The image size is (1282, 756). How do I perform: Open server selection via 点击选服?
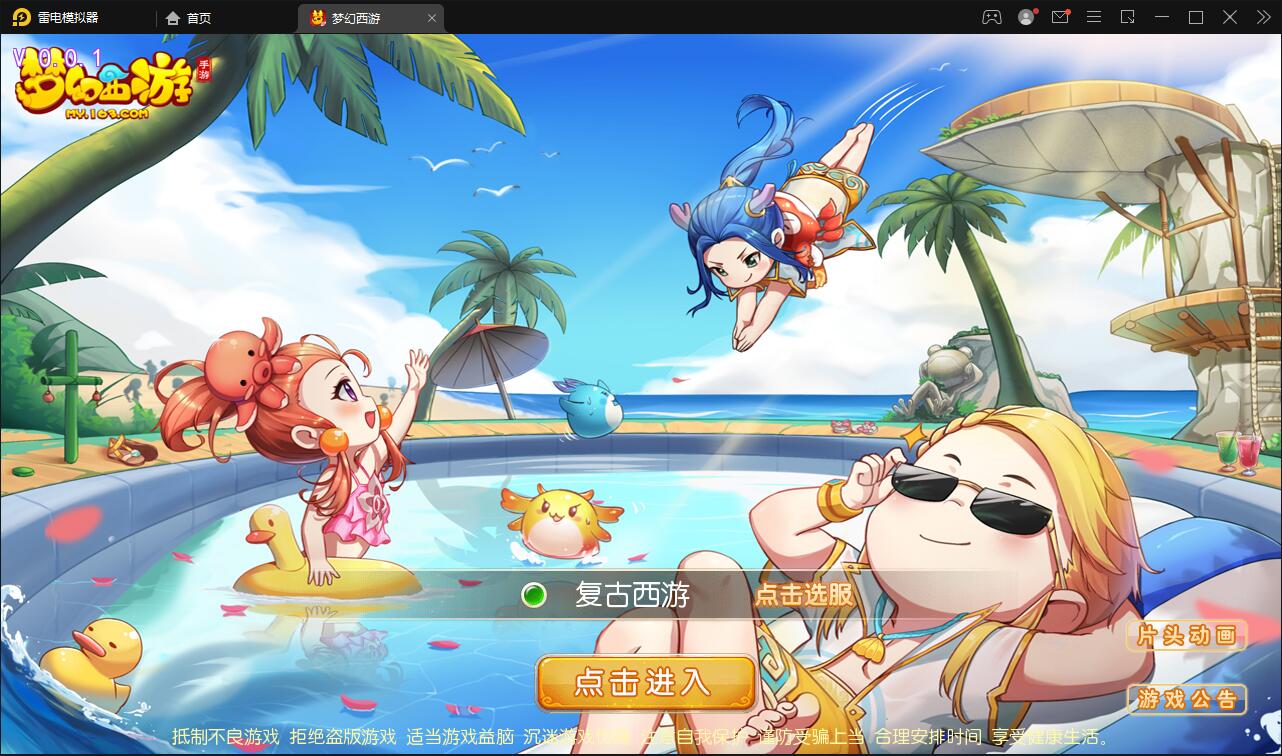click(x=806, y=594)
